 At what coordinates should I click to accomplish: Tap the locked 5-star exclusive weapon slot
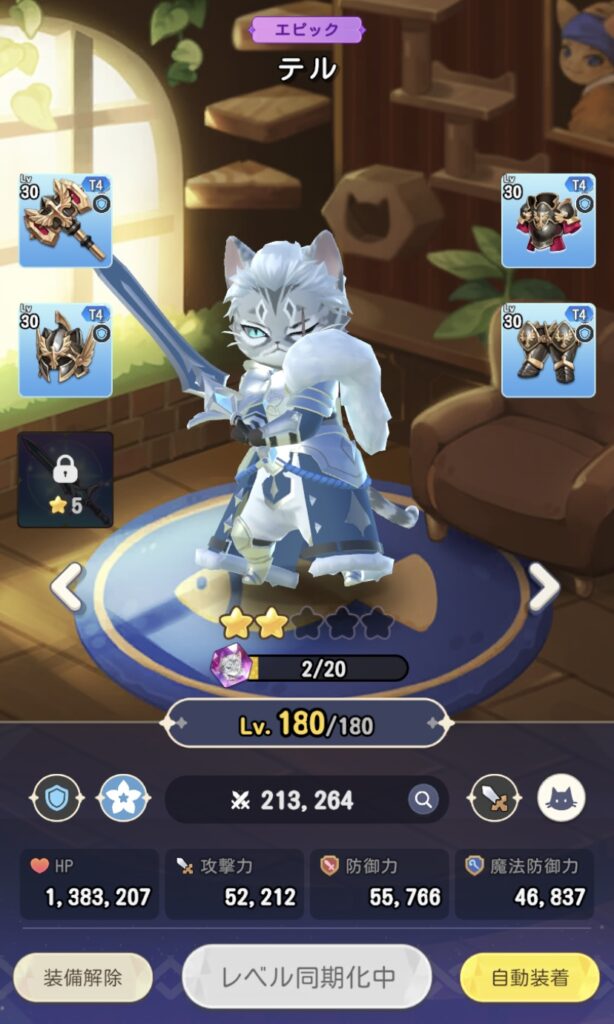coord(65,480)
